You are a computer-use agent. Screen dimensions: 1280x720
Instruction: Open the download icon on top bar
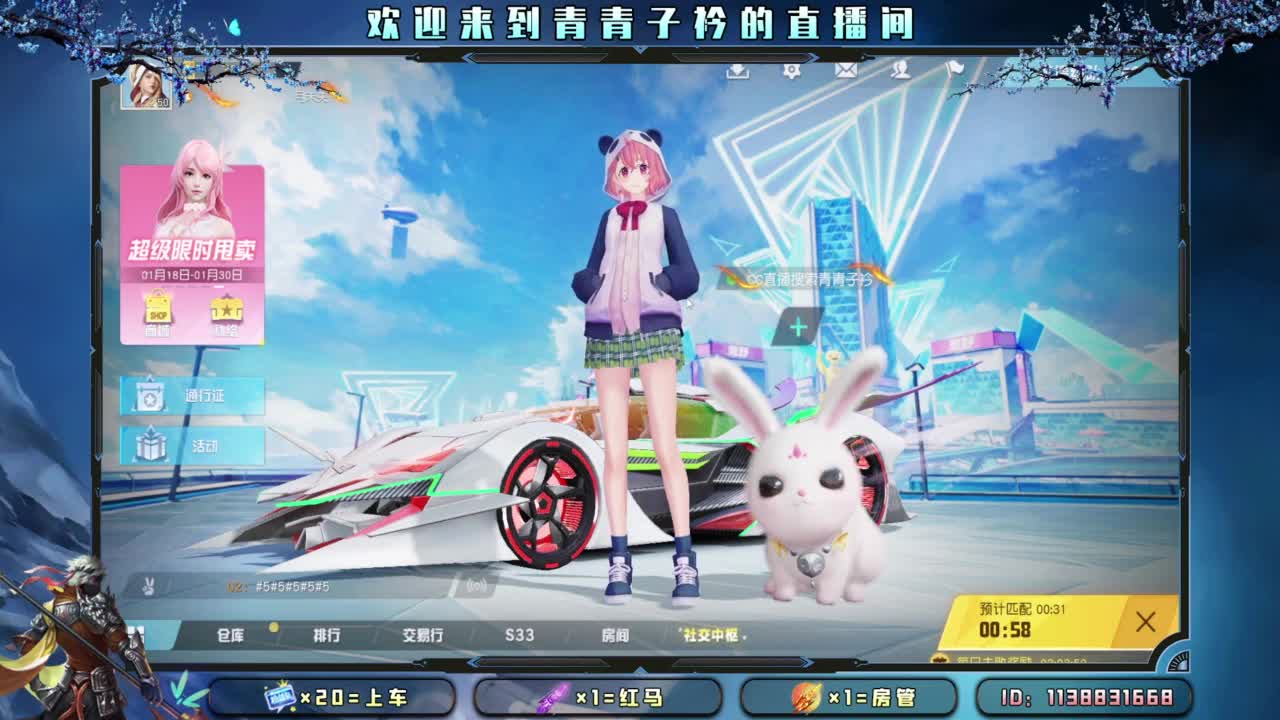click(739, 72)
